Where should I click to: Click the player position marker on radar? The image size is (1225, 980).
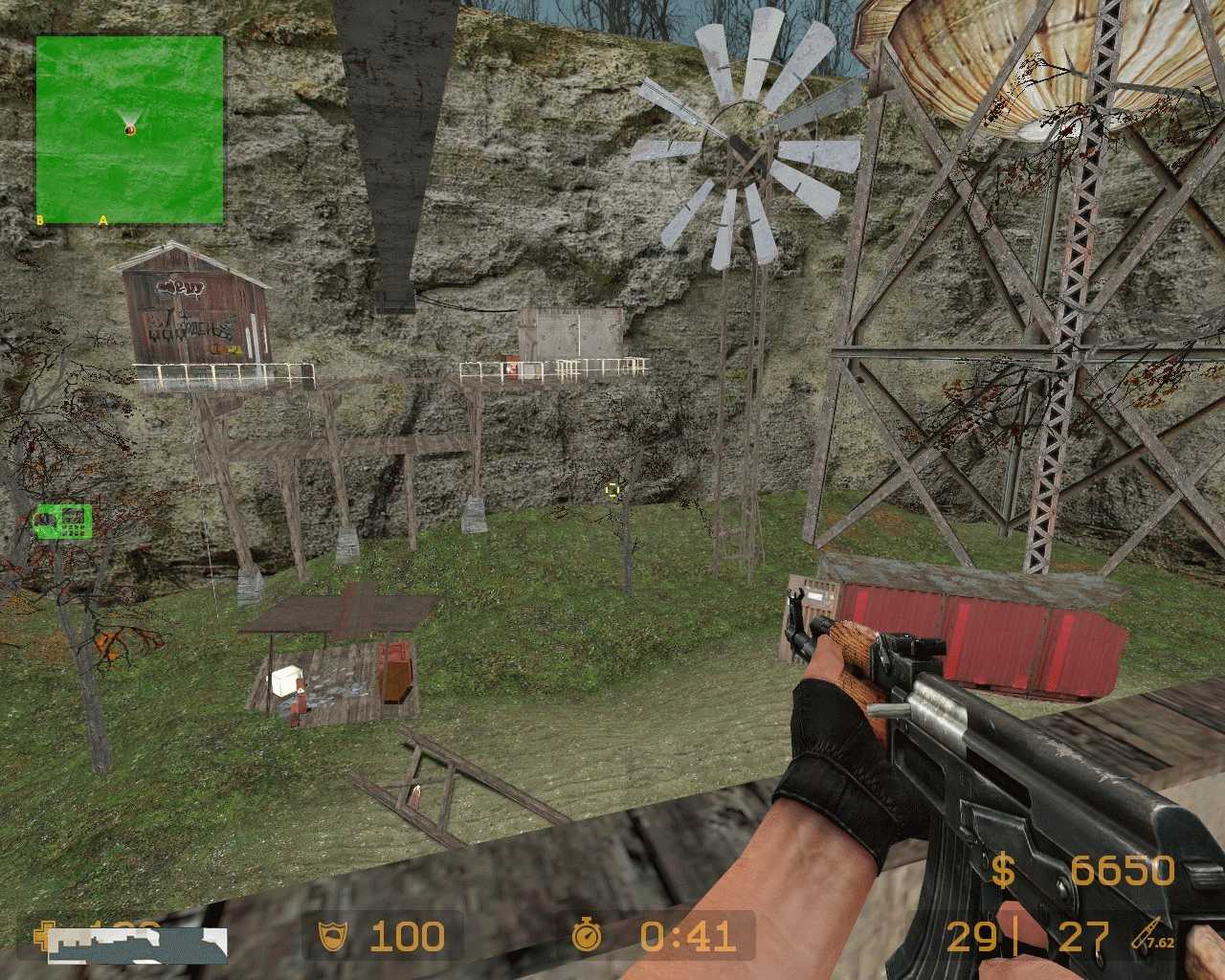pos(130,127)
